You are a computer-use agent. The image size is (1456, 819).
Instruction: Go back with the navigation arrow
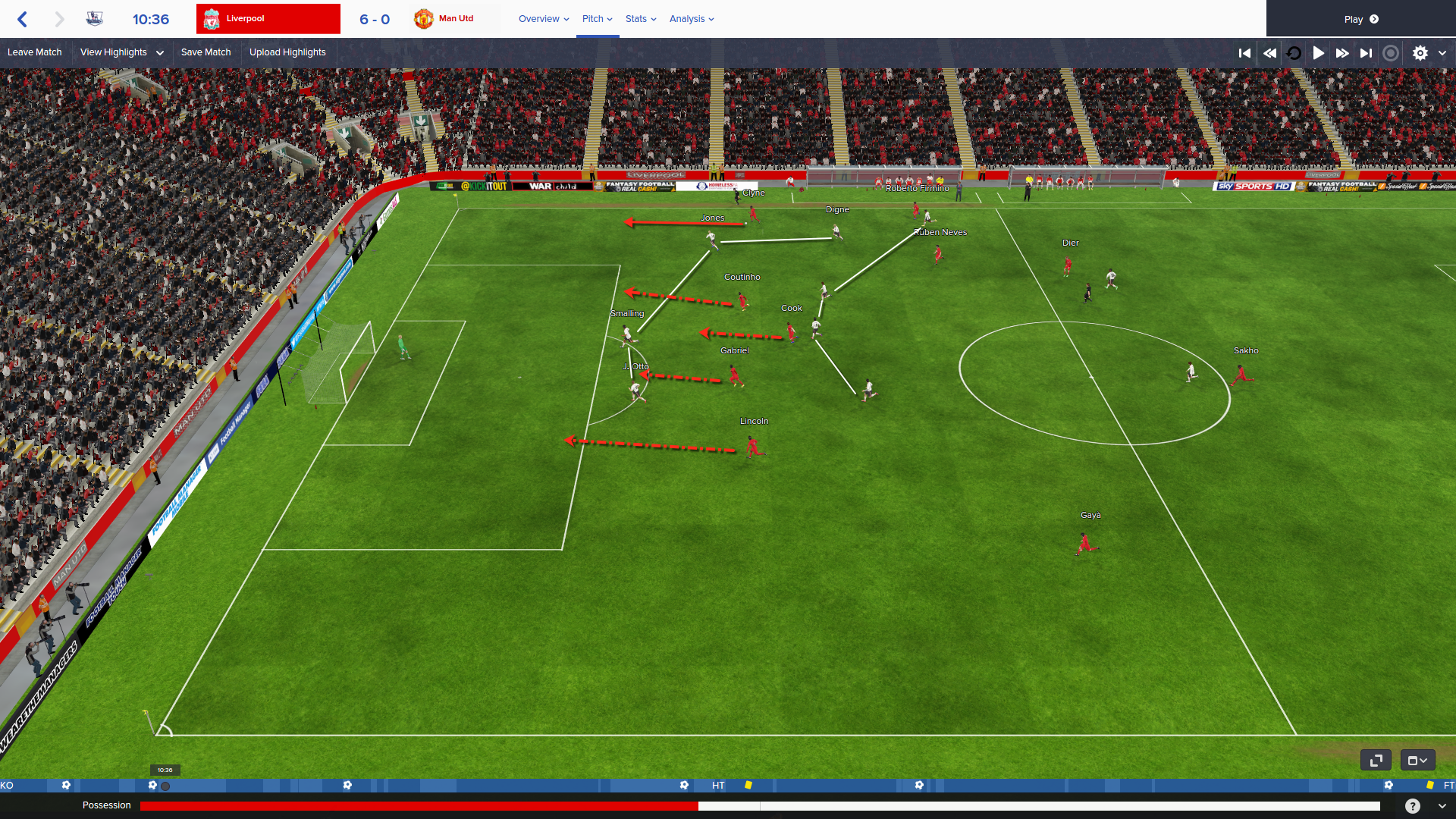(x=23, y=19)
